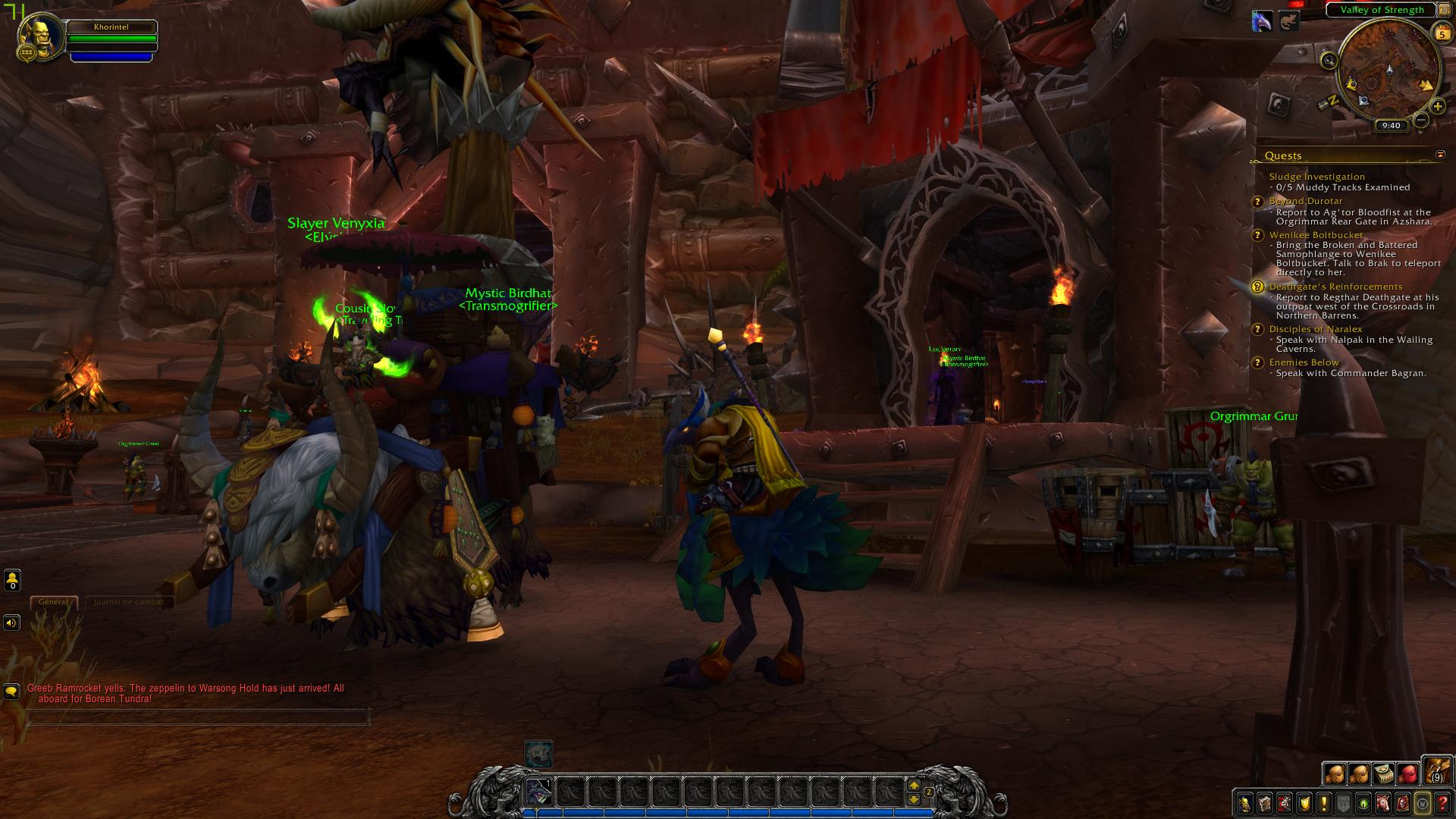Select the Sludge Investigation quest entry
1456x819 pixels.
1316,177
